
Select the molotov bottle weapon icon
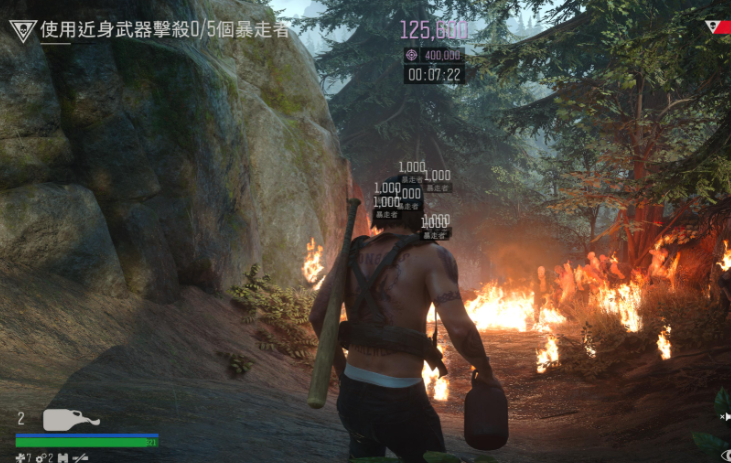pos(70,419)
